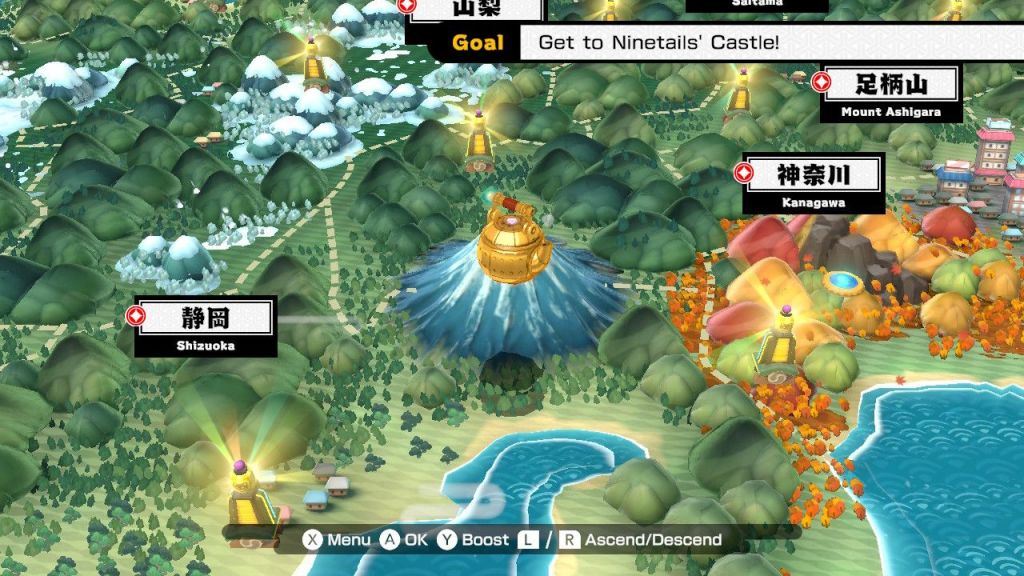Choose the Saitama map label
Screen dimensions: 1024x576
click(756, 4)
